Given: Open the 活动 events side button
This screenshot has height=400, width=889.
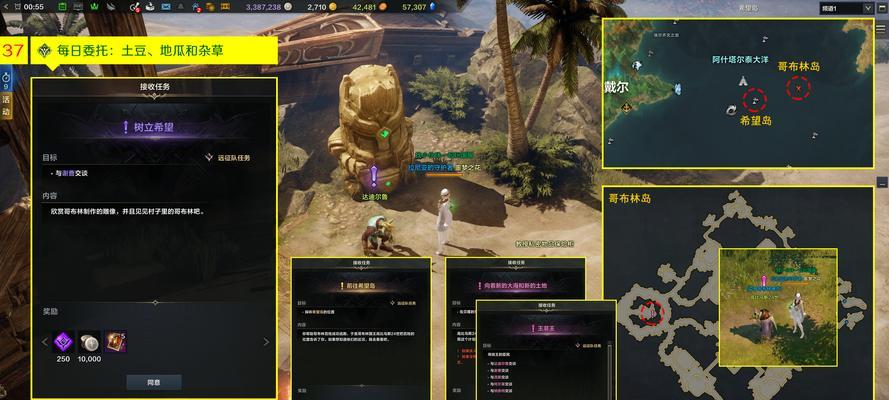Looking at the screenshot, I should coord(6,104).
